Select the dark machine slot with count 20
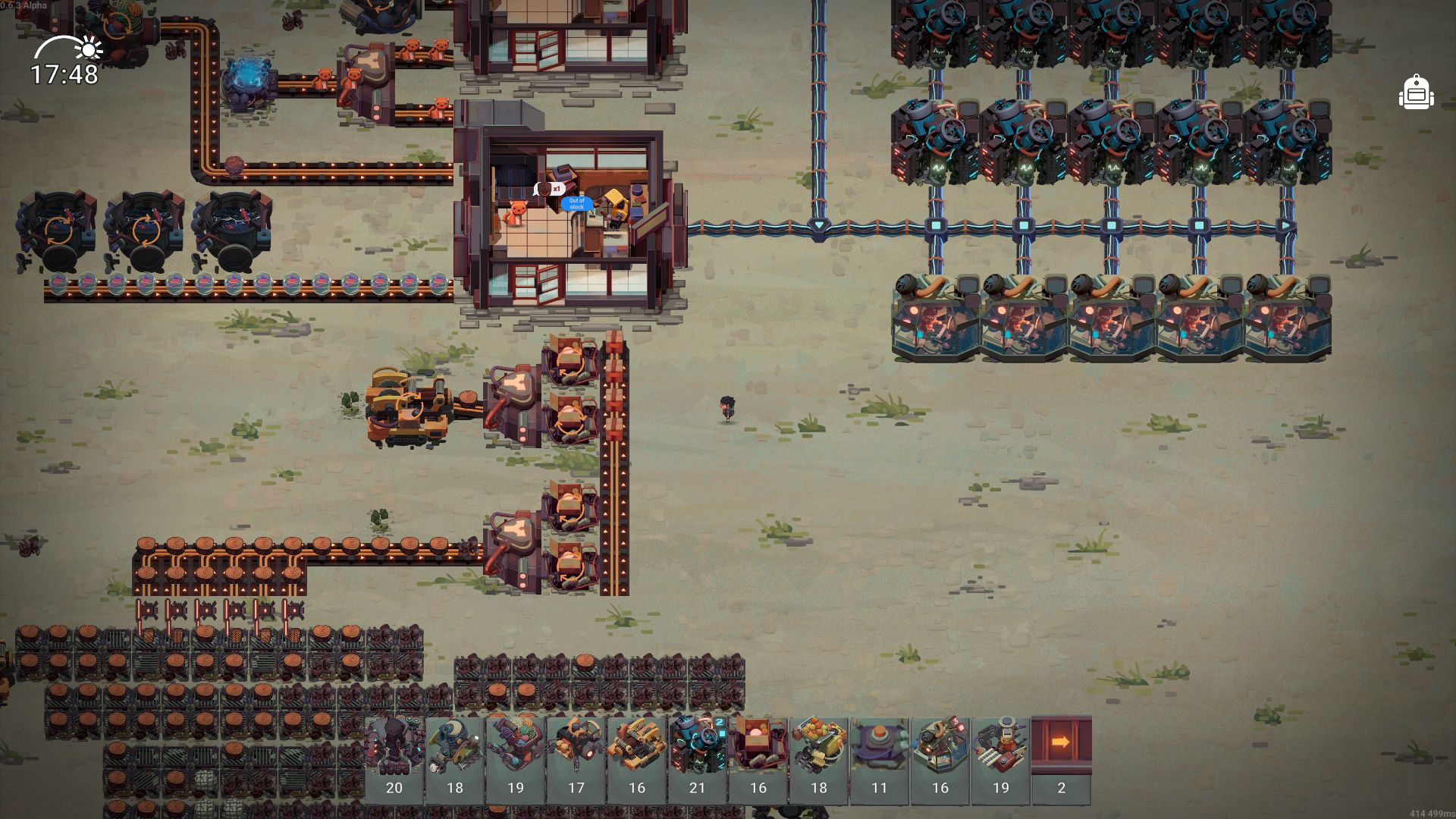The width and height of the screenshot is (1456, 819). point(394,758)
